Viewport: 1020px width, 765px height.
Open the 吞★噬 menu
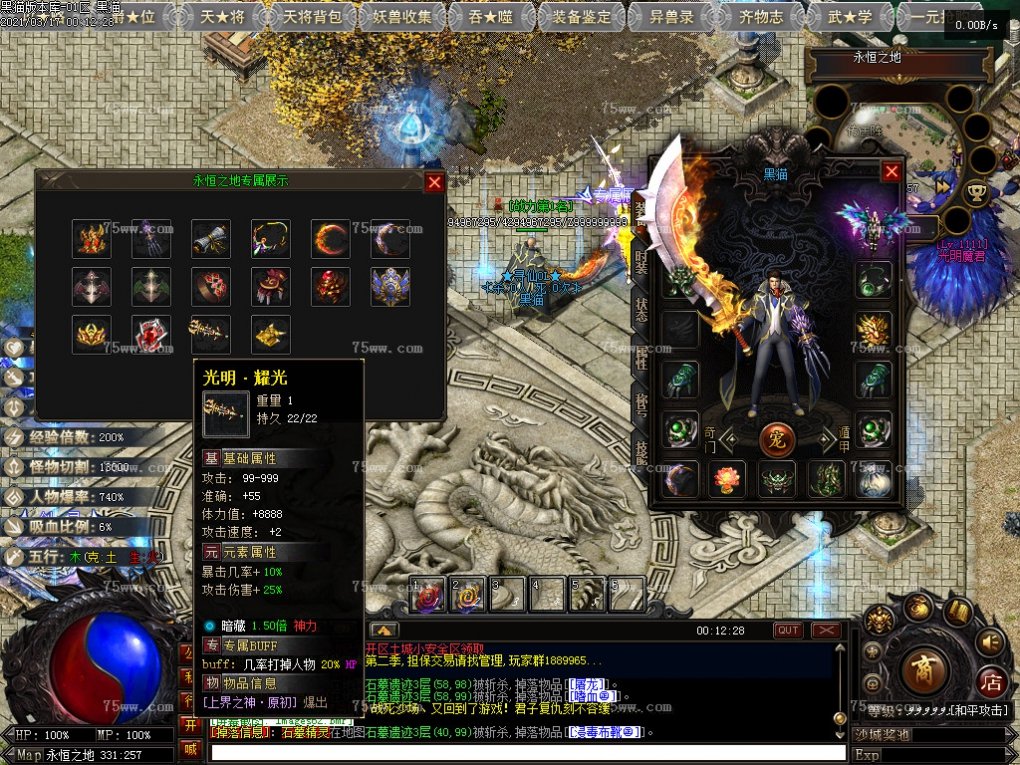482,17
